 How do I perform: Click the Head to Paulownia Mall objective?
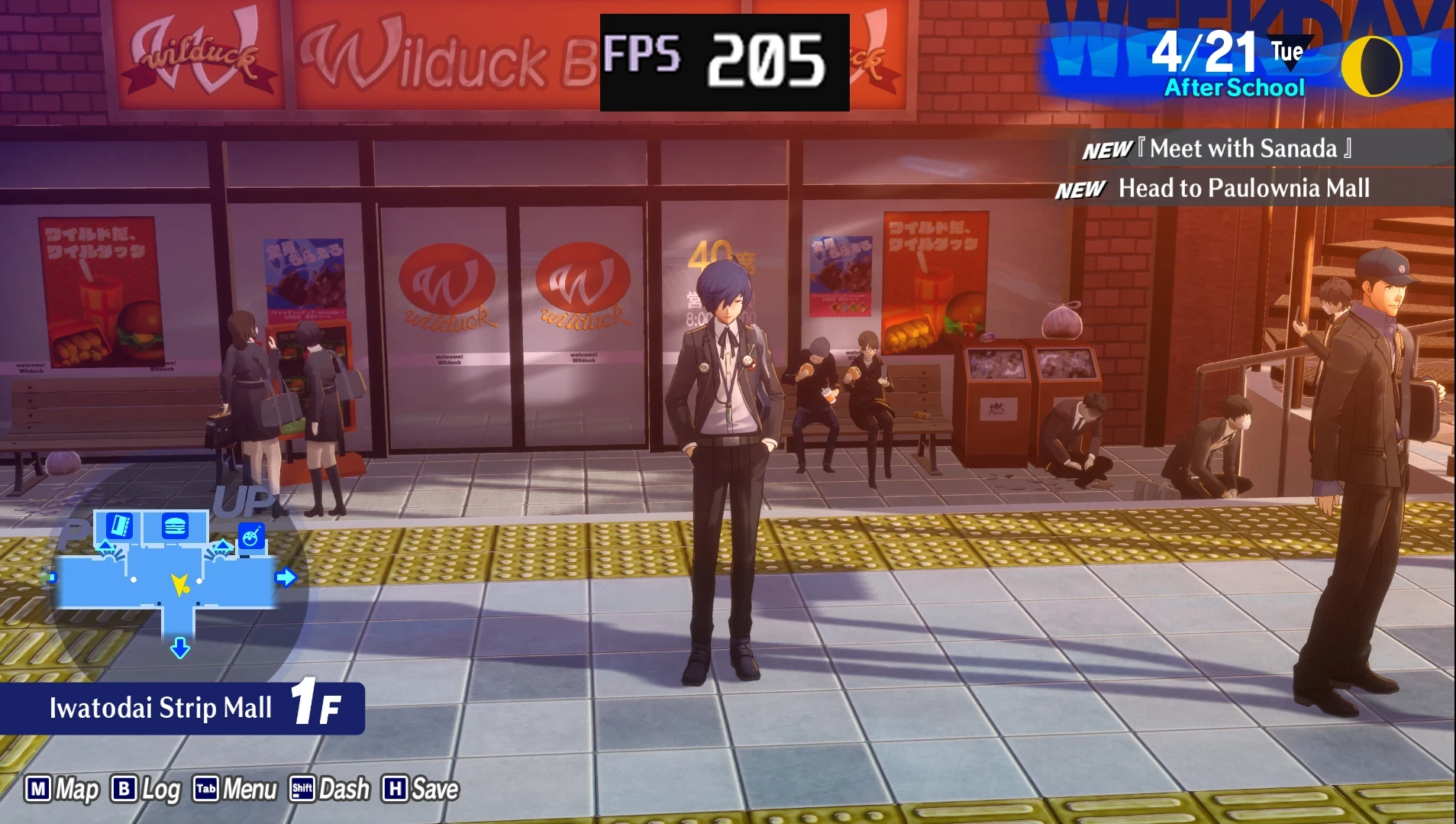(x=1243, y=189)
